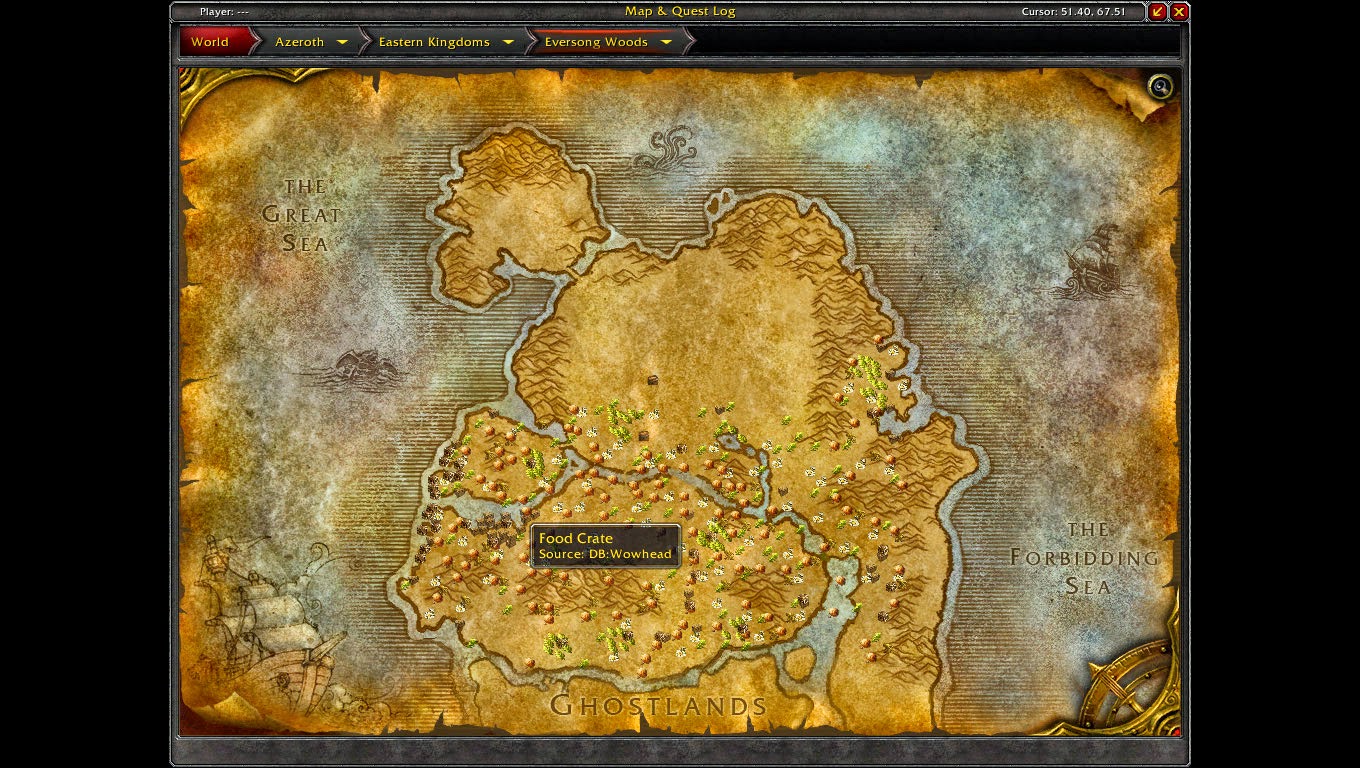Click the Player status field in the title bar
The width and height of the screenshot is (1360, 768).
[x=227, y=11]
